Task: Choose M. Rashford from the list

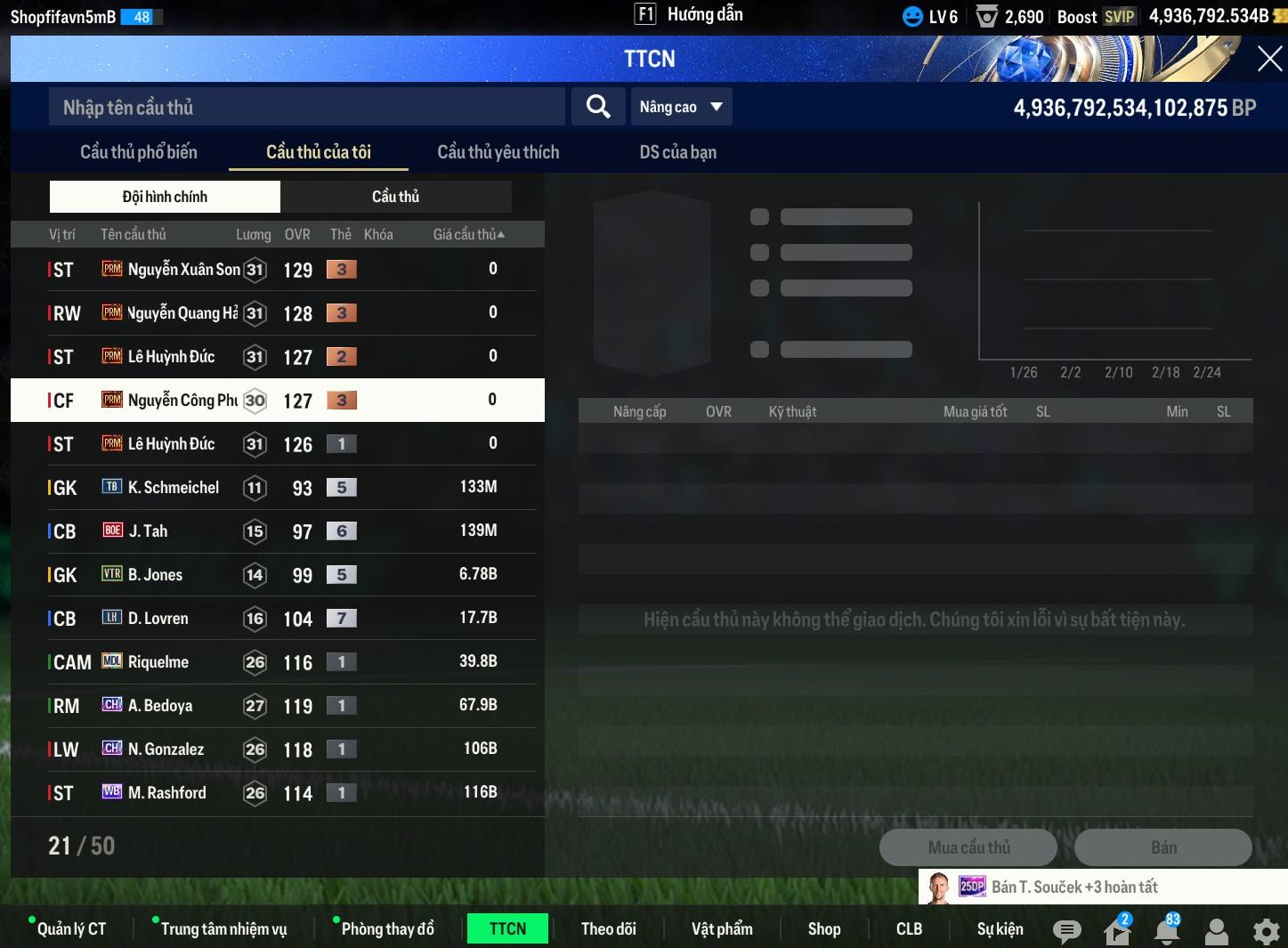Action: [276, 793]
